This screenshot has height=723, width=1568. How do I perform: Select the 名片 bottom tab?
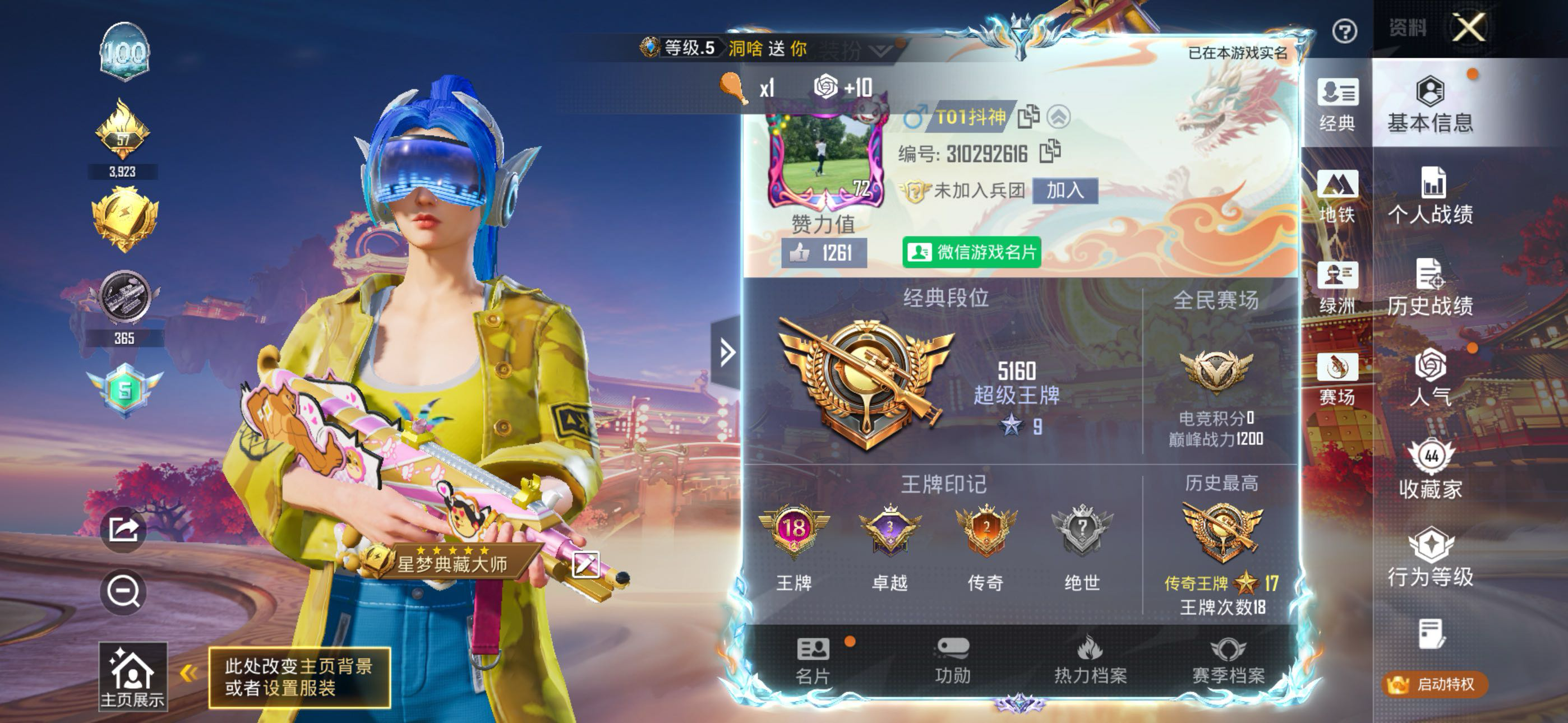point(813,660)
